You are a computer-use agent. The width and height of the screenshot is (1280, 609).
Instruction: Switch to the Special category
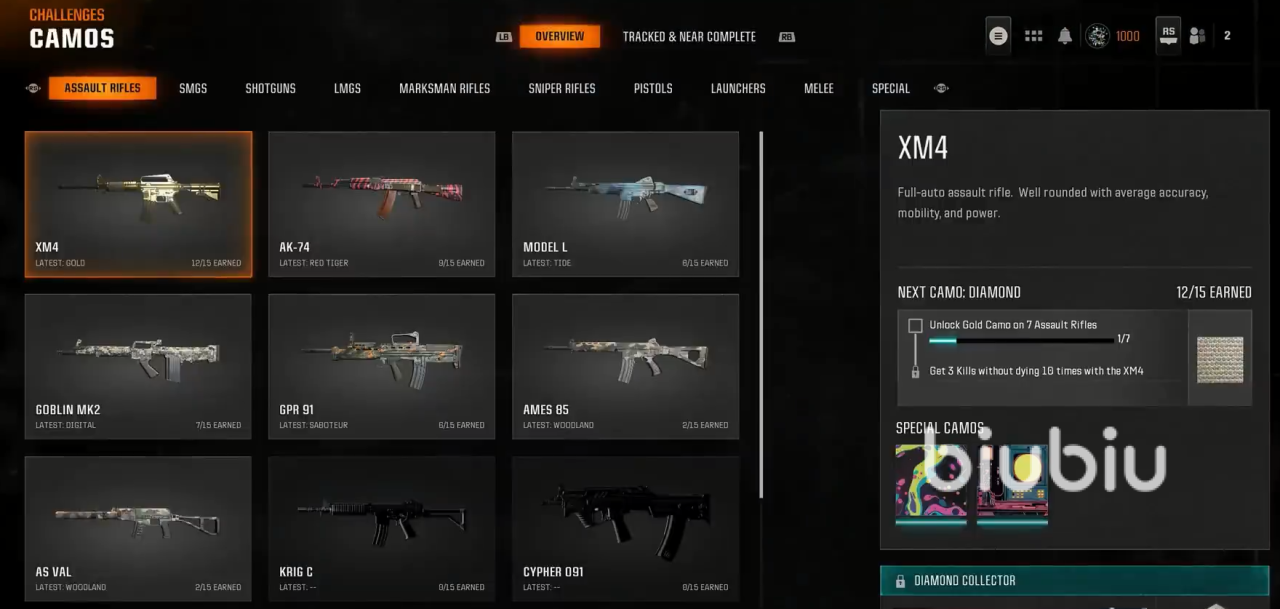pos(890,89)
